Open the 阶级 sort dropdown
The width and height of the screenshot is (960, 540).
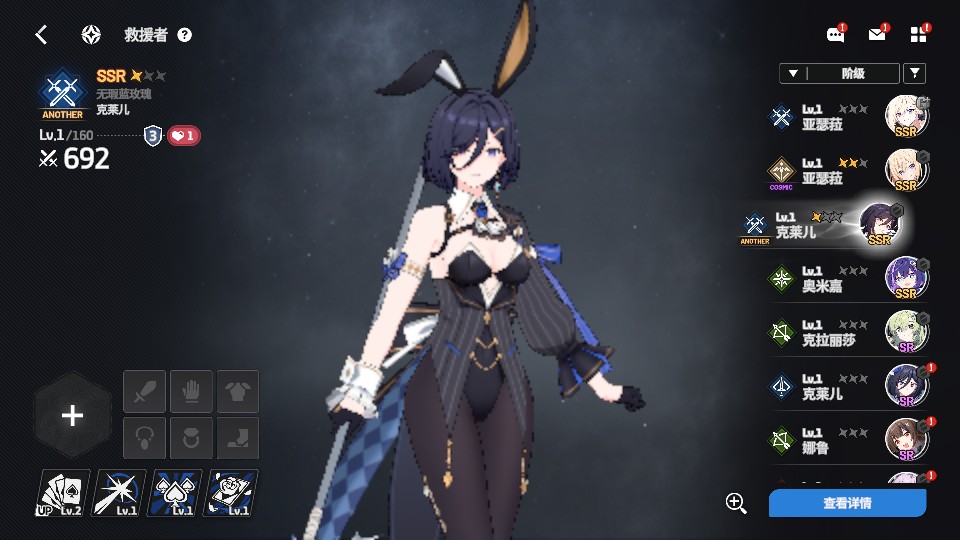838,73
